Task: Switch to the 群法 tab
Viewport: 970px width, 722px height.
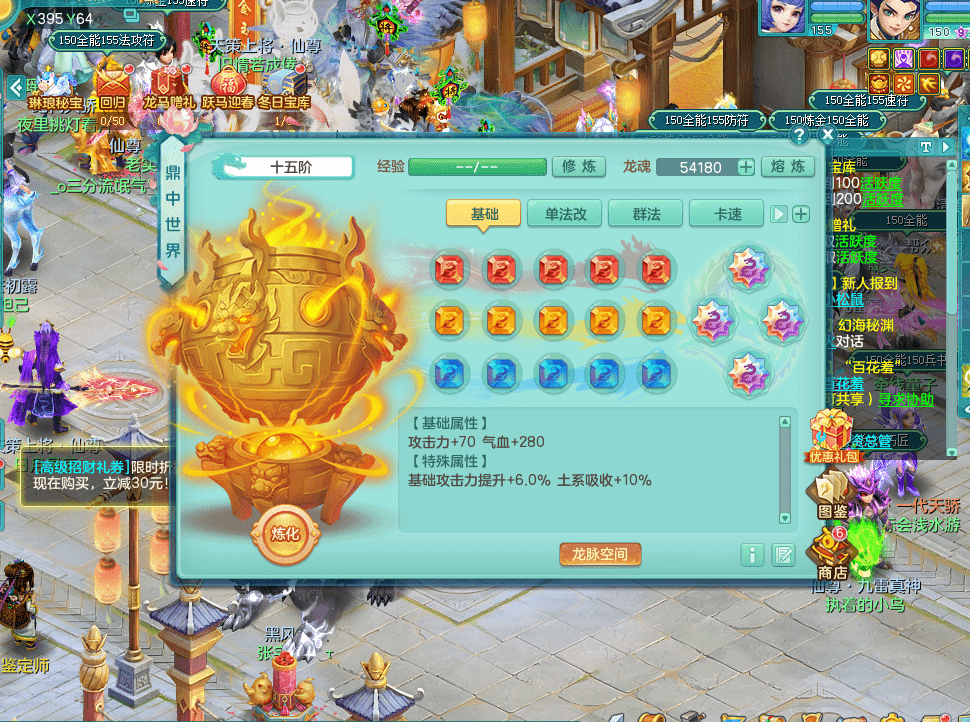Action: pos(645,214)
